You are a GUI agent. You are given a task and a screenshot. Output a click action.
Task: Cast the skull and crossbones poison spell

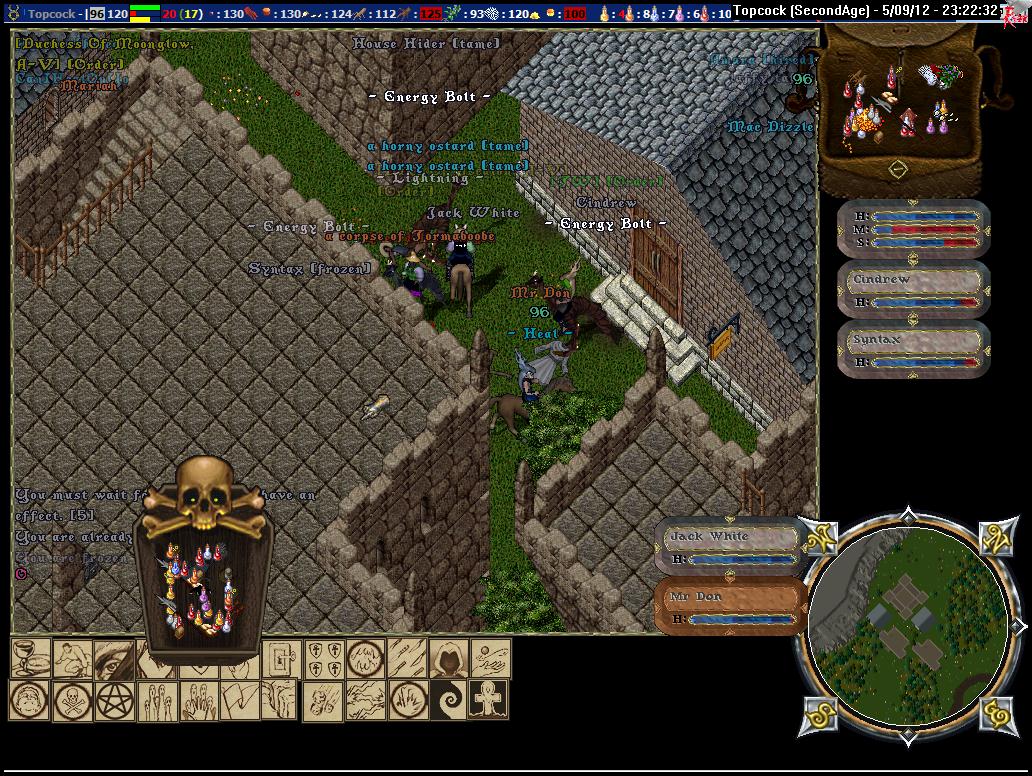point(73,699)
